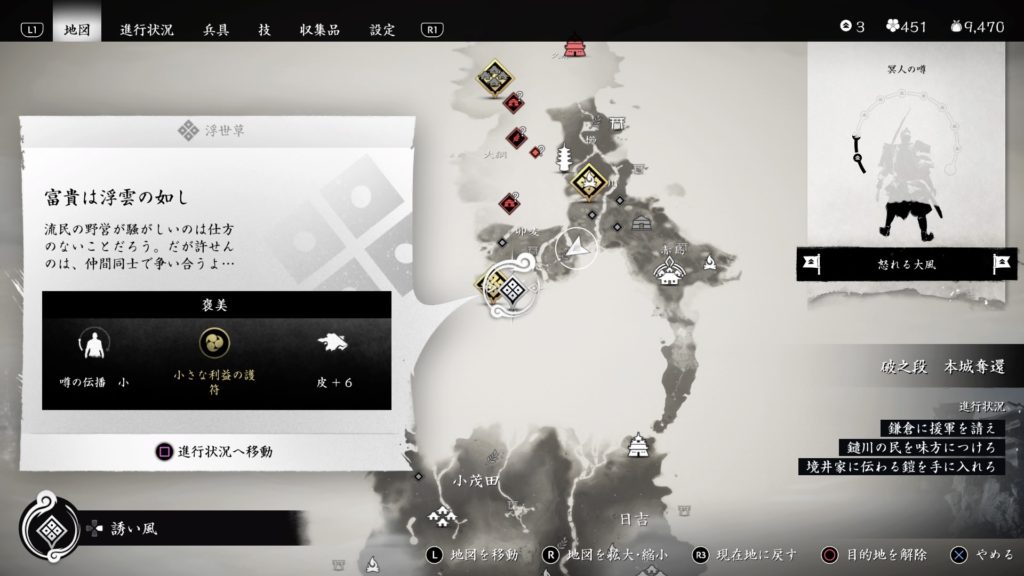Select the 技 techniques tab
This screenshot has width=1024, height=576.
(x=264, y=29)
